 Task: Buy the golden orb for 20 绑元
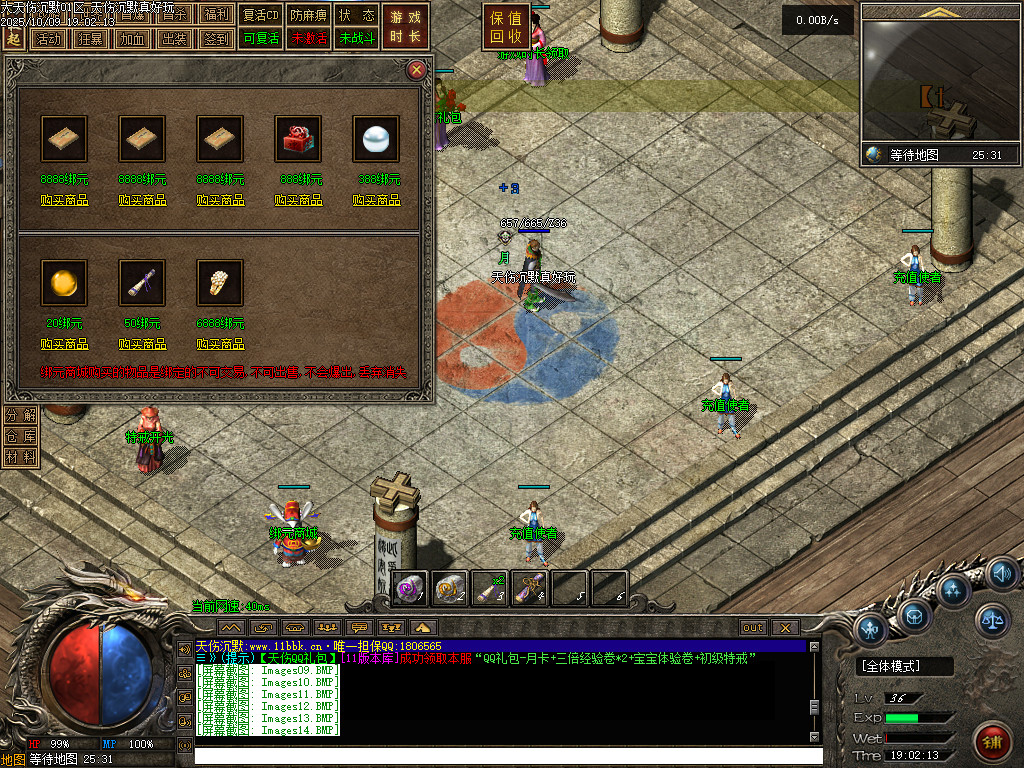65,344
